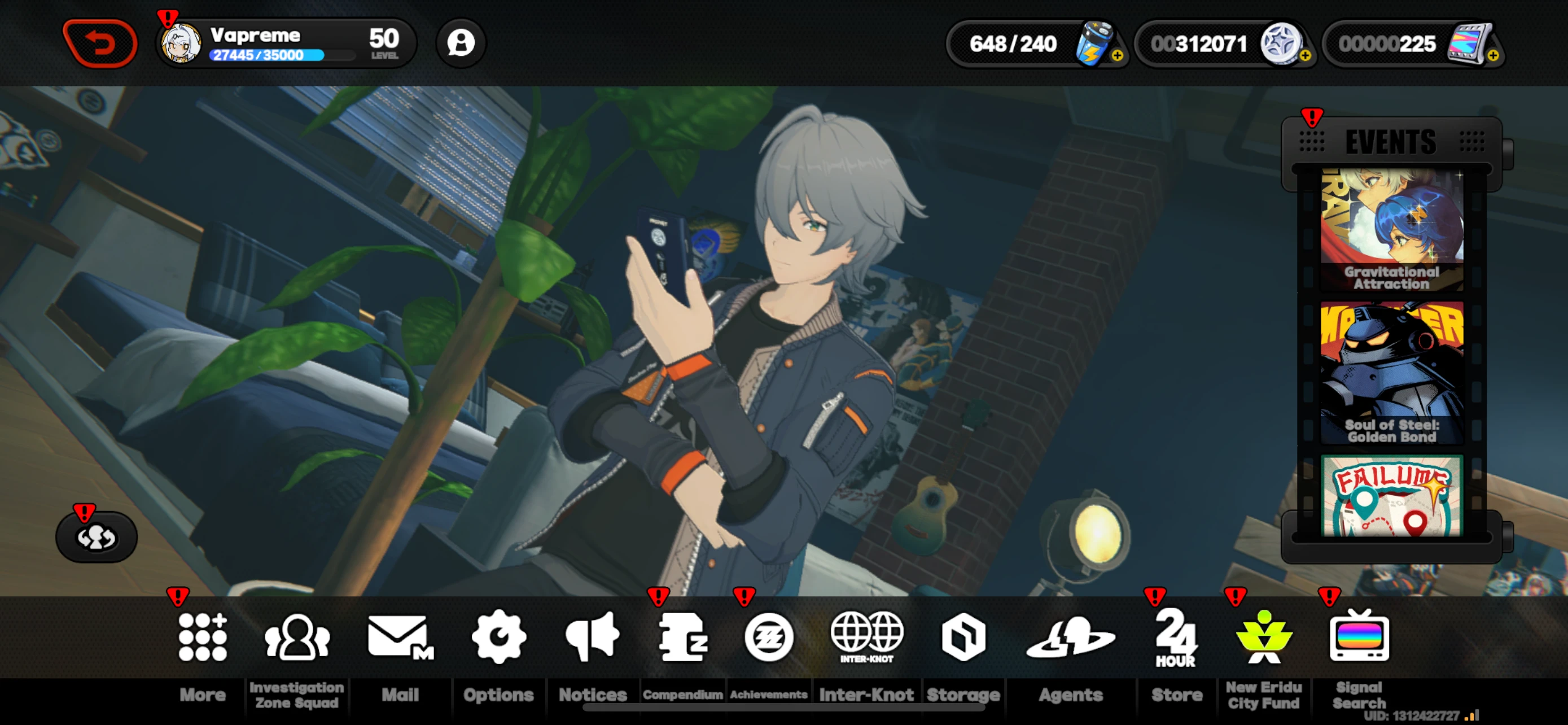The image size is (1568, 725).
Task: Open Investigation Zone Squad
Action: [x=296, y=637]
